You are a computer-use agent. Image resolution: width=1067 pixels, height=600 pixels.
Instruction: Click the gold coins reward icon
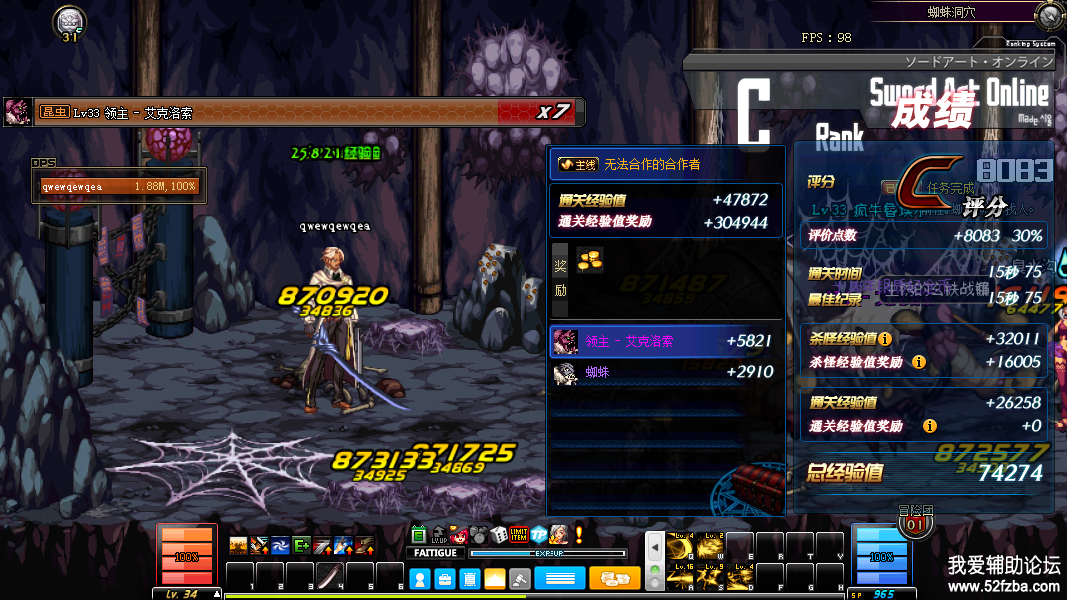590,259
